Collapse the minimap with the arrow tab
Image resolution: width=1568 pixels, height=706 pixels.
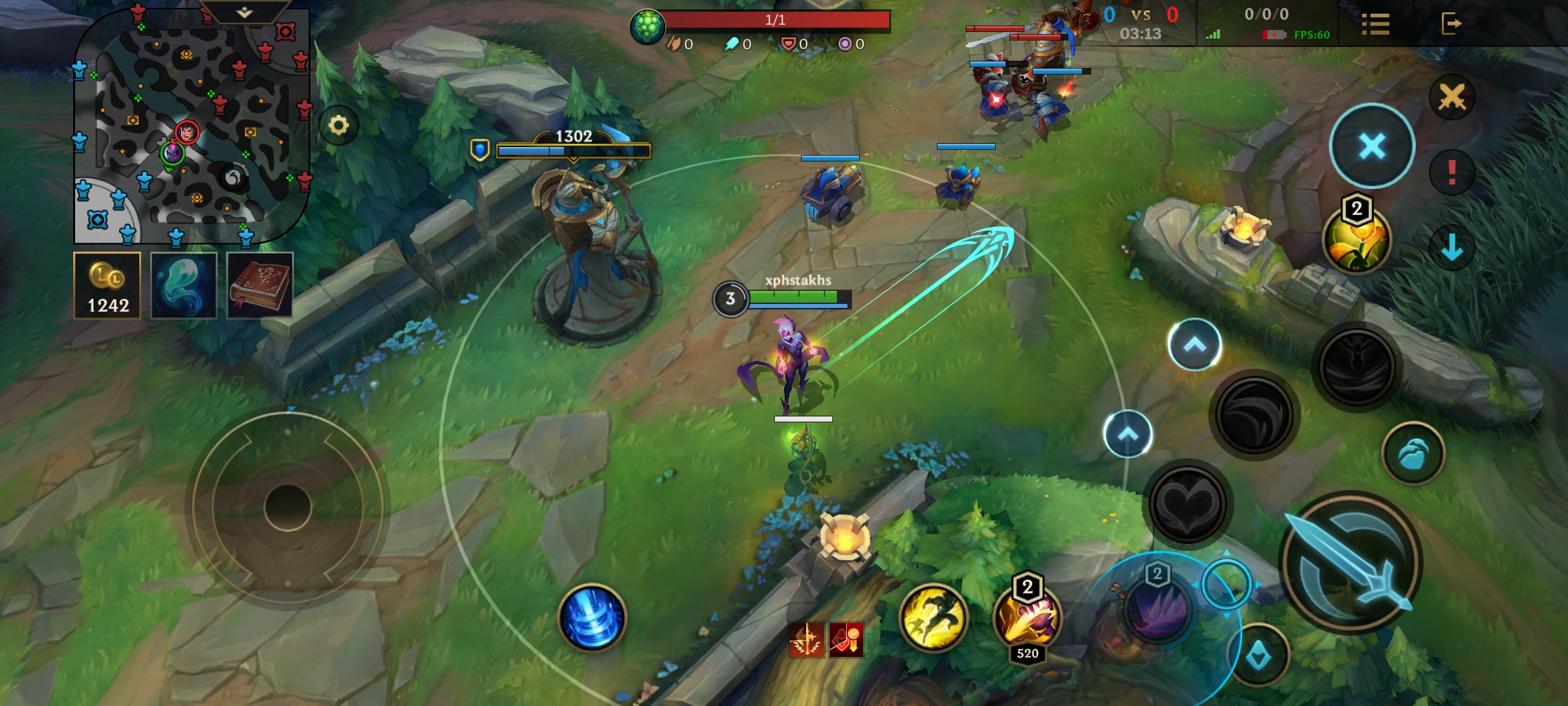(244, 12)
